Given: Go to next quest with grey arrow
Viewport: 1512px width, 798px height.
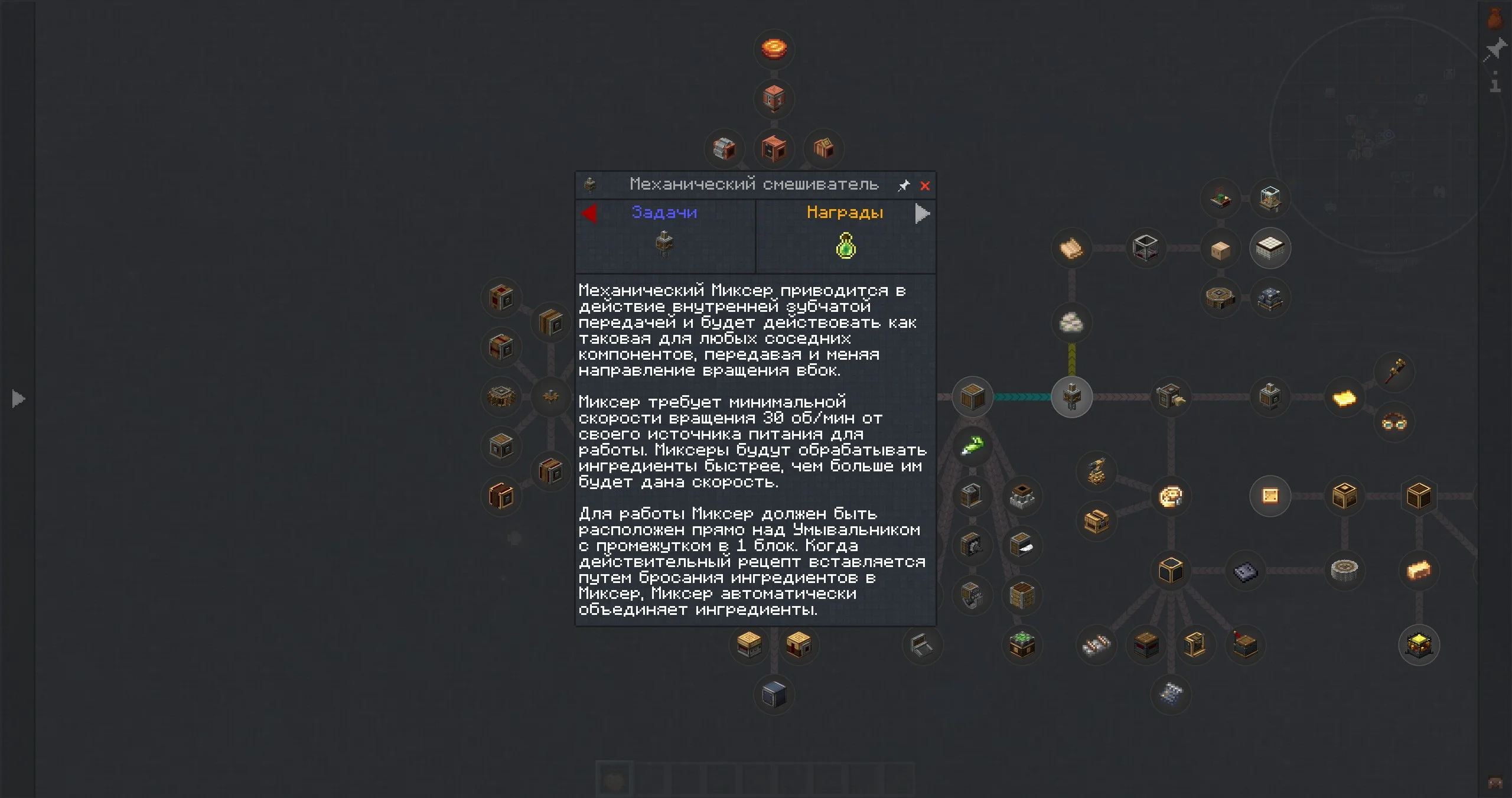Looking at the screenshot, I should (922, 213).
